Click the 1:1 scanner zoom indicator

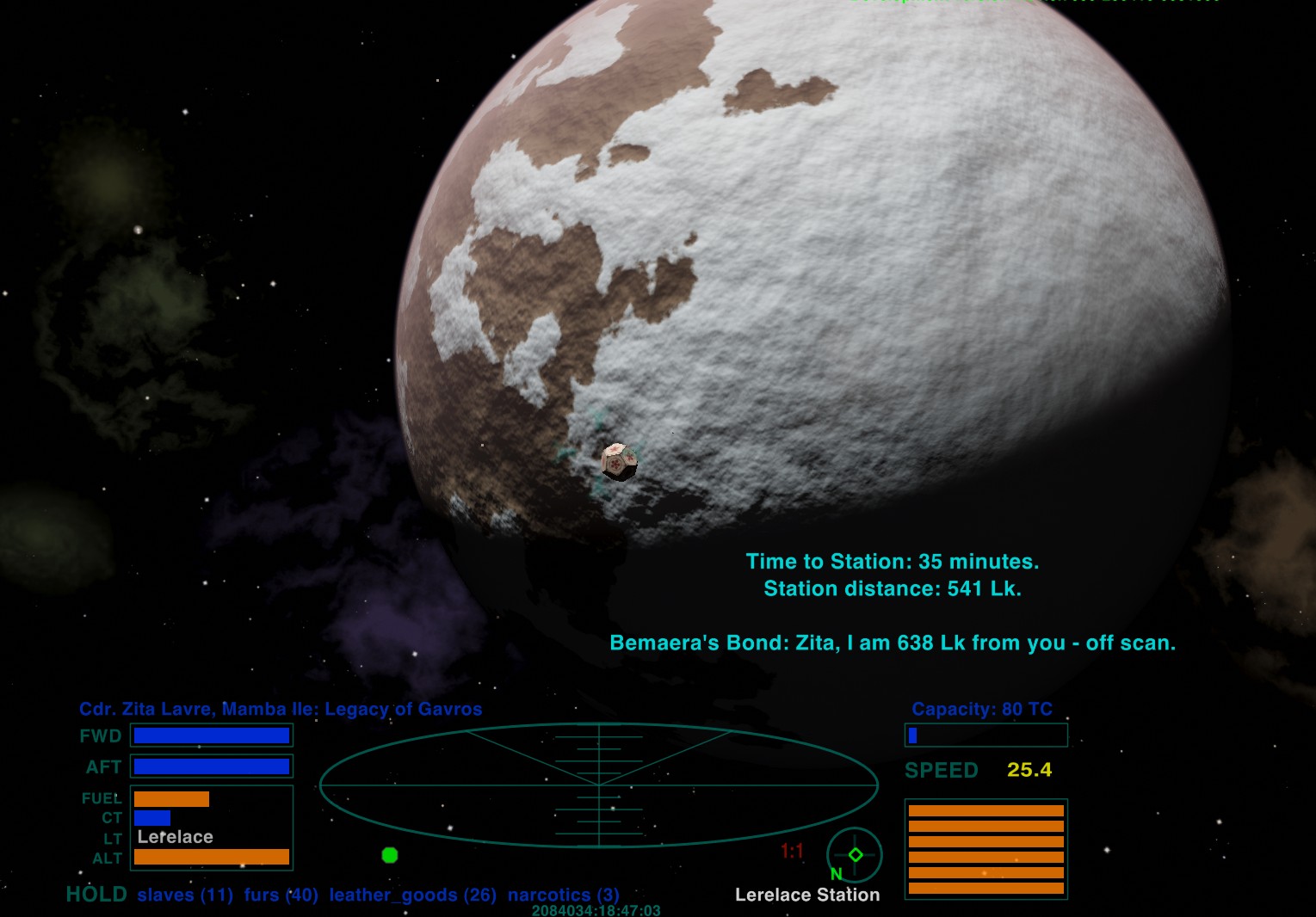pos(792,852)
